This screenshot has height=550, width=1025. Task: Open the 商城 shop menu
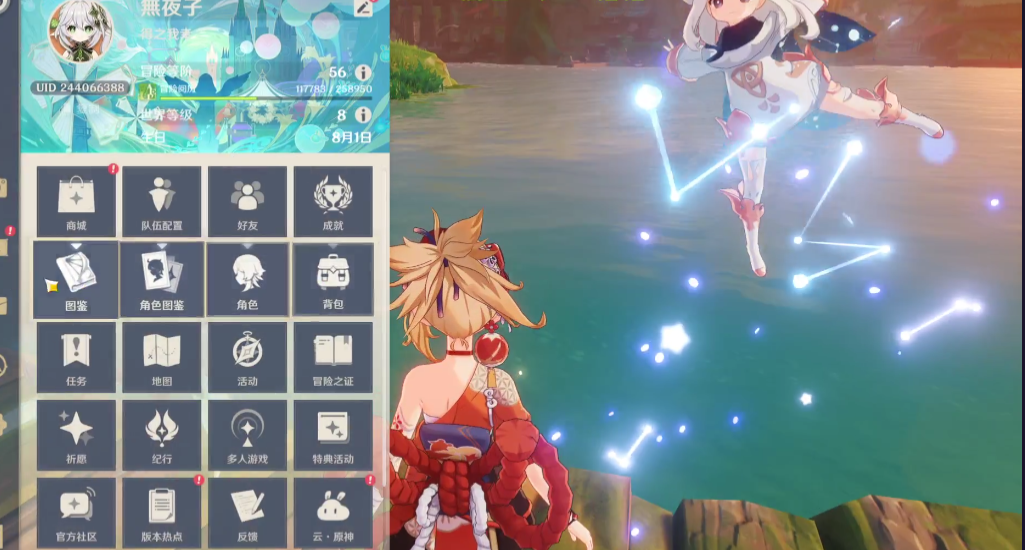tap(76, 201)
